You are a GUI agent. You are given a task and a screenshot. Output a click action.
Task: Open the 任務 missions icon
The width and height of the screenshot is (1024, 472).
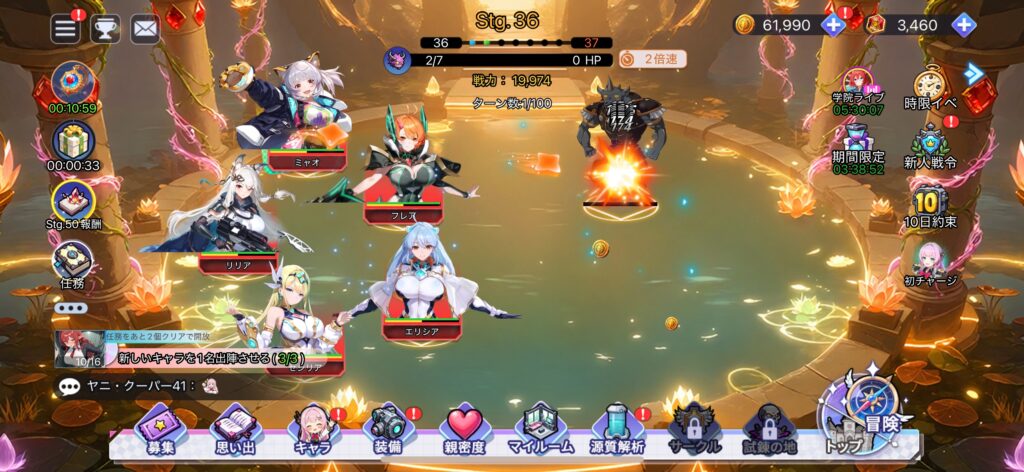click(x=73, y=263)
